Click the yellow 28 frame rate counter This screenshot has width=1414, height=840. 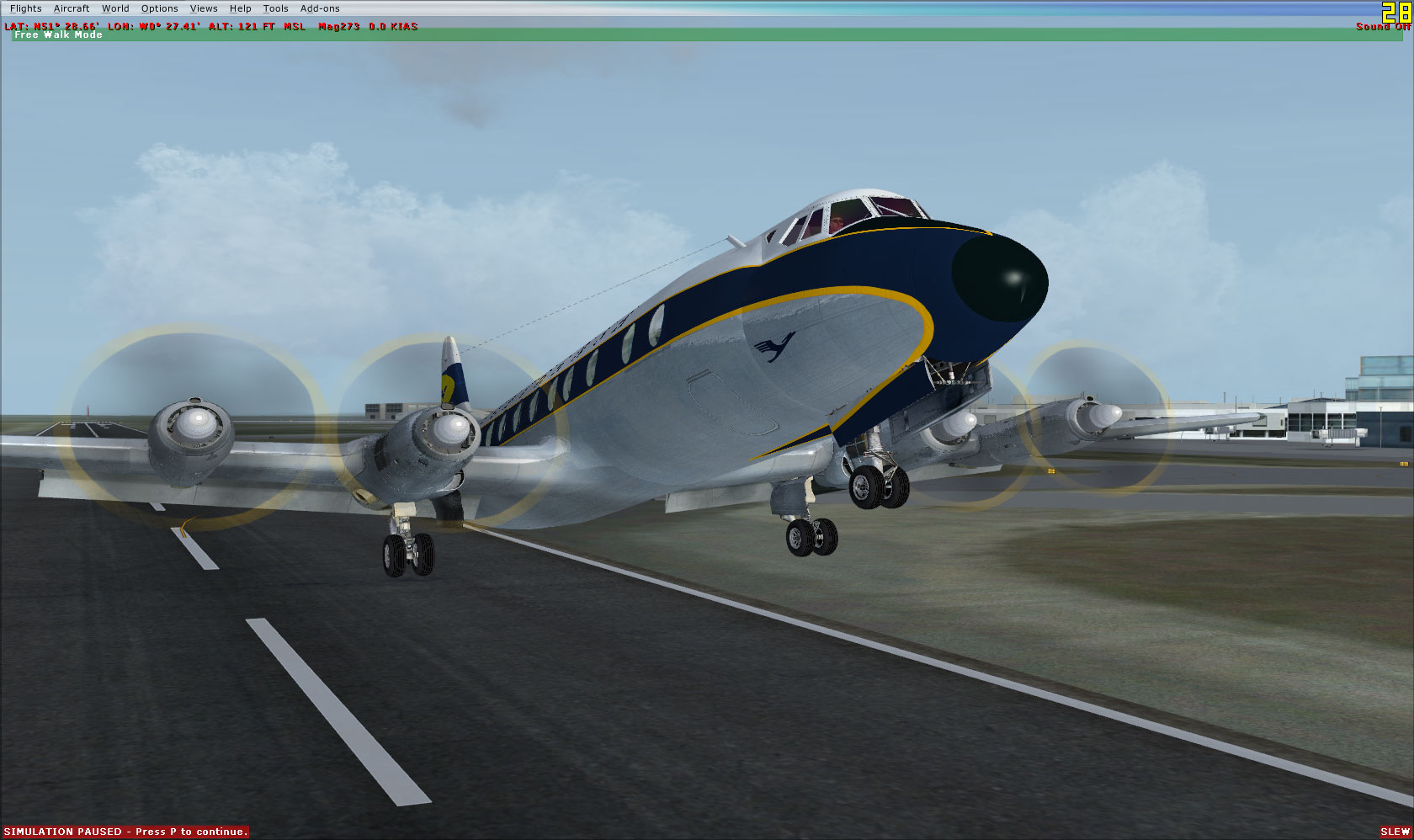point(1399,13)
